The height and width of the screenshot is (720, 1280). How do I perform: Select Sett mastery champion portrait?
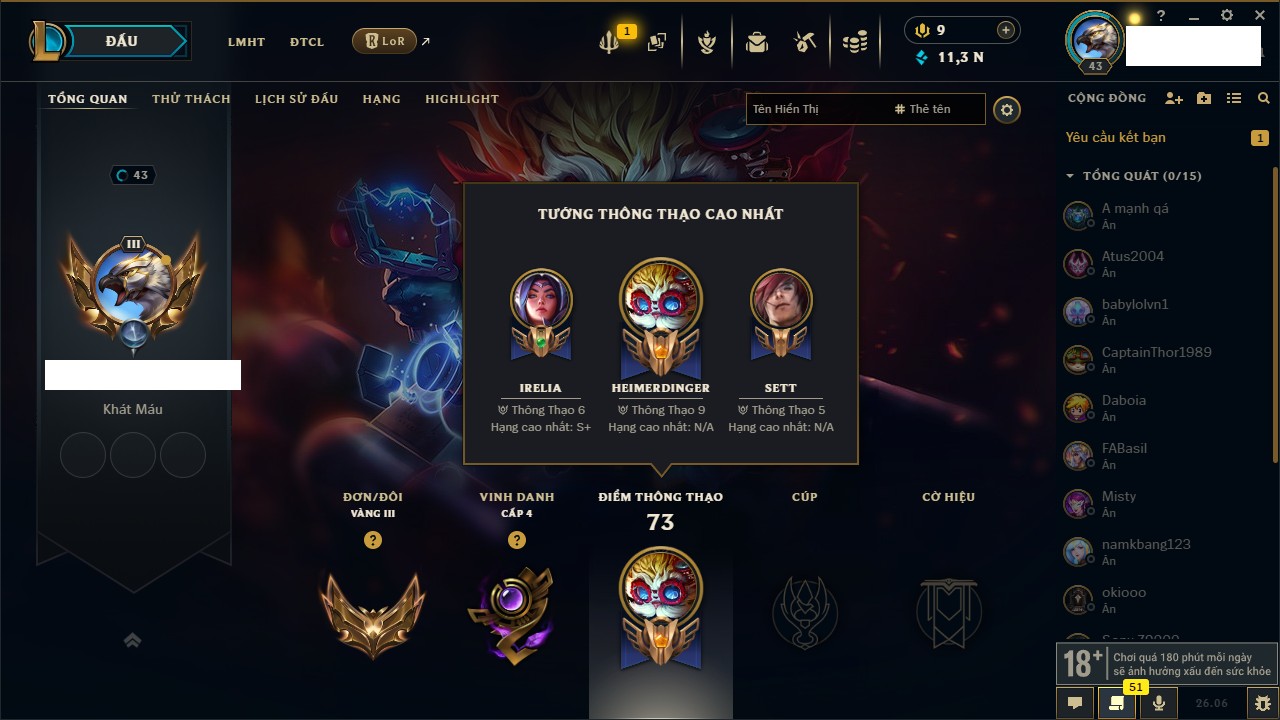[781, 300]
